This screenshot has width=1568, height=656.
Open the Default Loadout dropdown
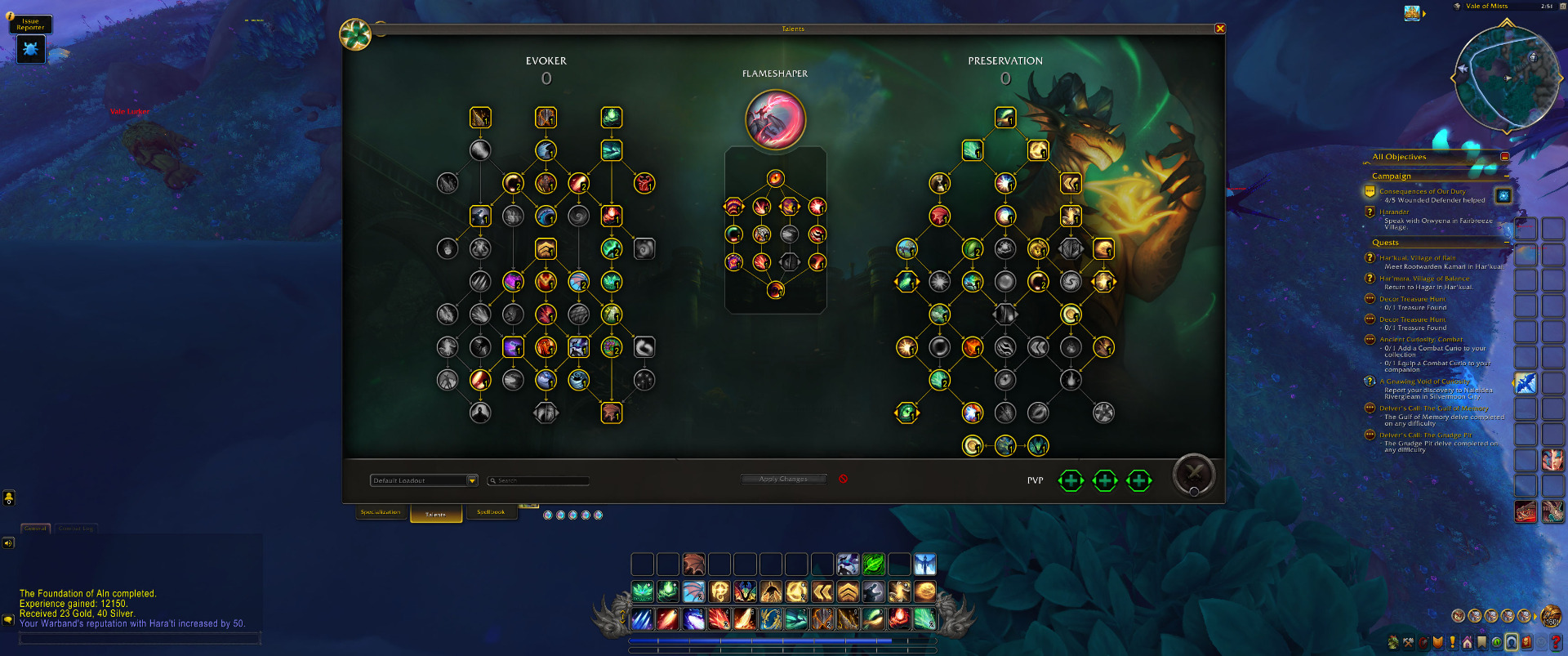[x=472, y=480]
